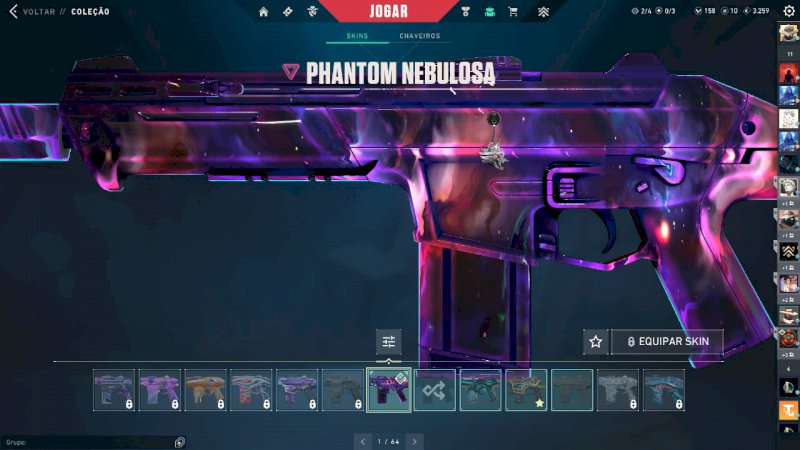Viewport: 800px width, 450px height.
Task: Select the Skins tab
Action: click(x=357, y=36)
